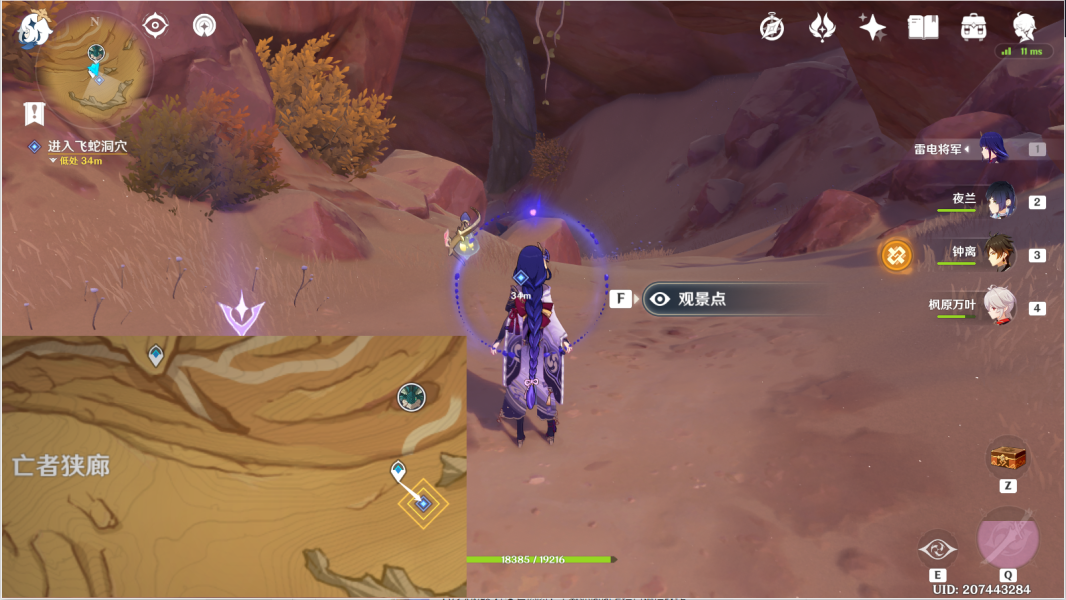This screenshot has height=600, width=1066.
Task: Open the quest log bookmark icon
Action: coord(35,112)
